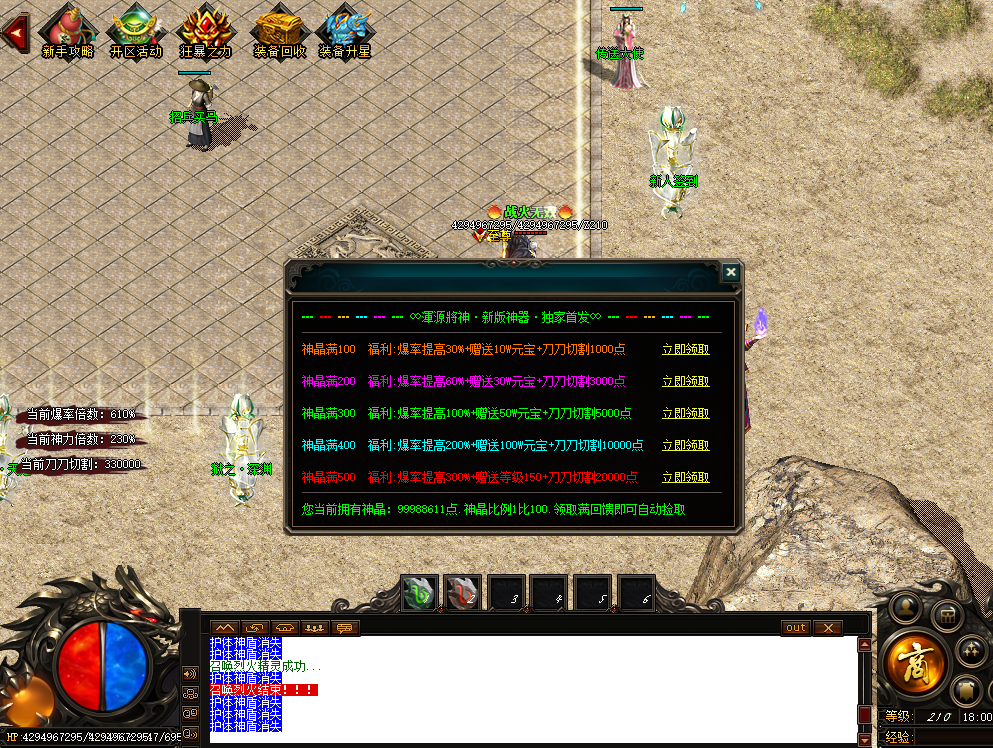
Task: Toggle the speaker sound icon beside chat
Action: [x=190, y=673]
